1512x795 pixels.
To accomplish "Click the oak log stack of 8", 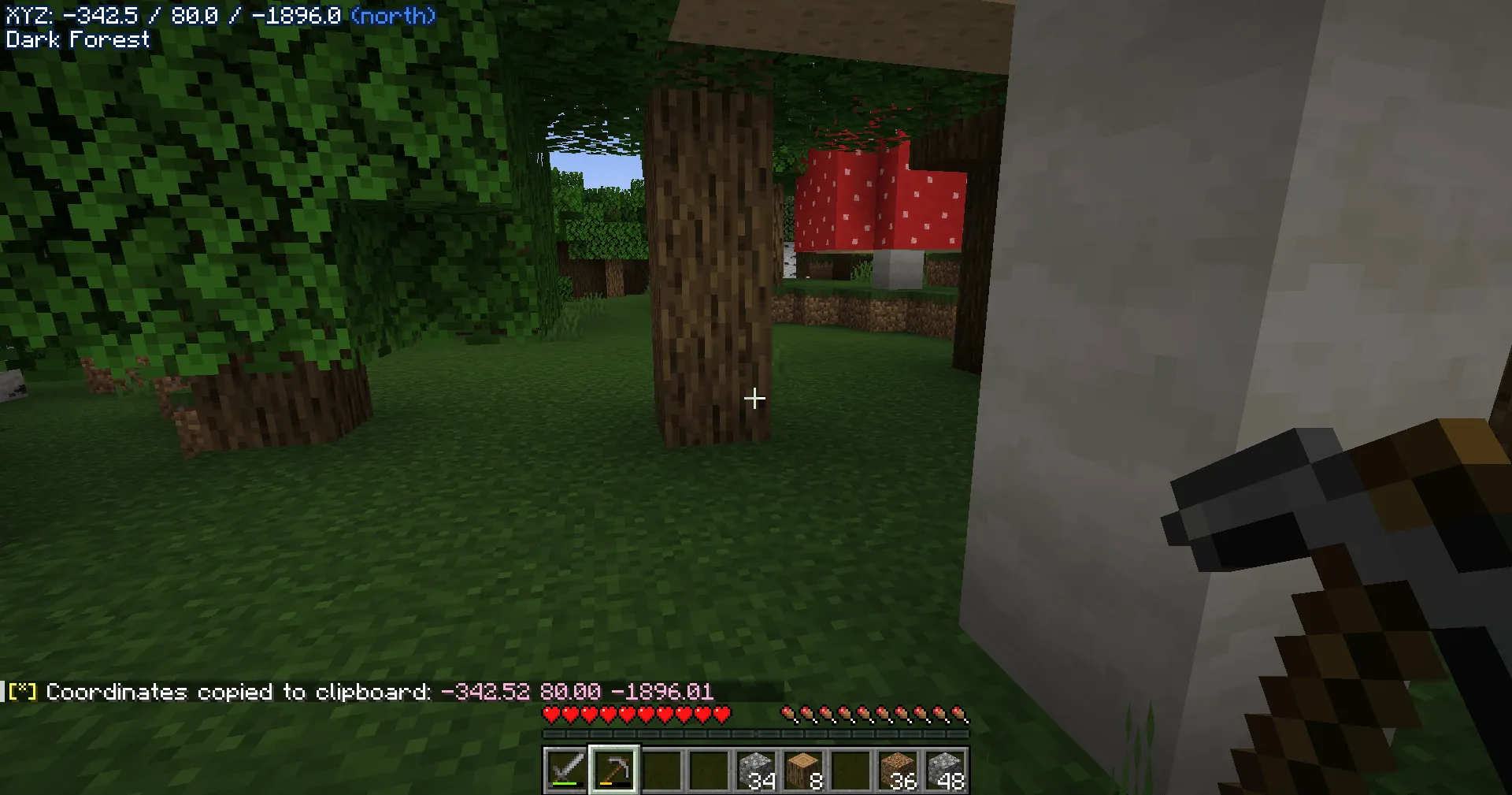I will [804, 768].
